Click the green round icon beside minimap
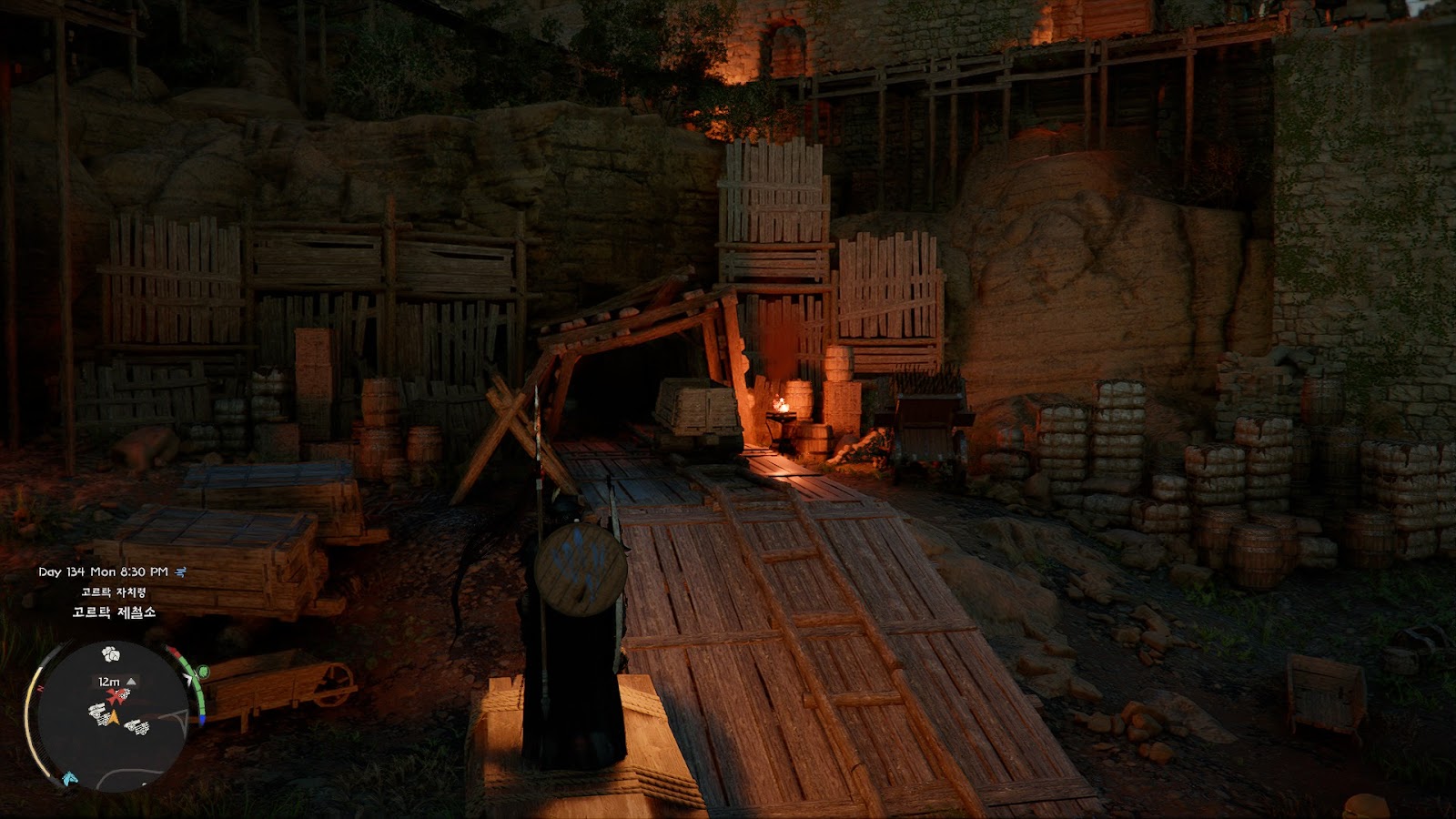Screen dimensions: 1456x819 [202, 672]
